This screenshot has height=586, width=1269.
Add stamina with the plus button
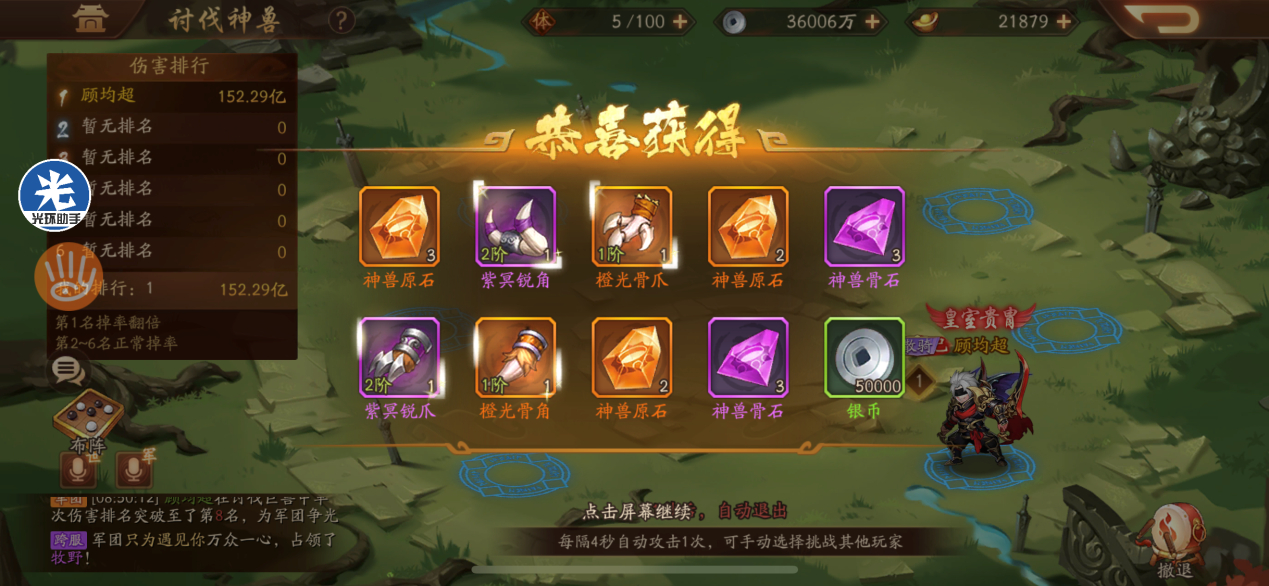coord(680,21)
